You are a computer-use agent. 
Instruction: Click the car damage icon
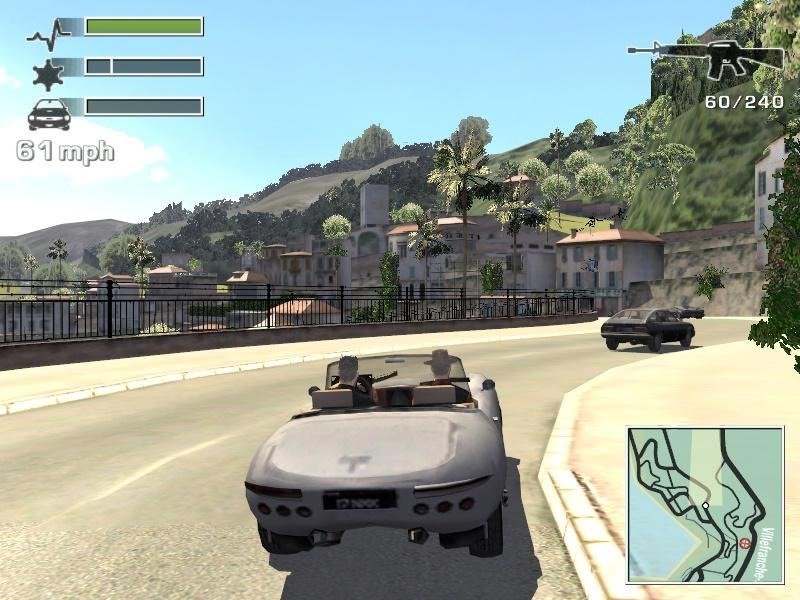[48, 114]
